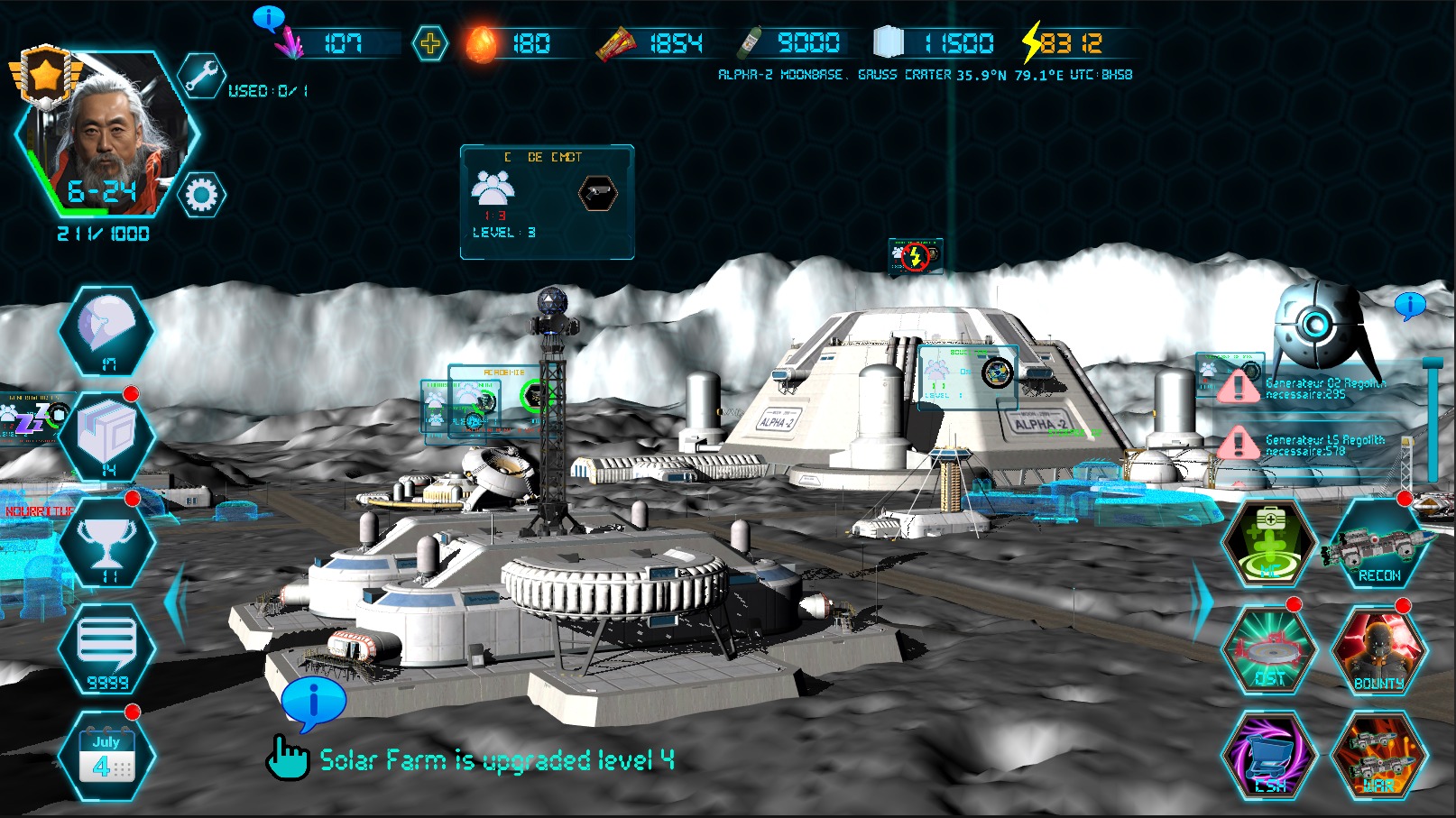Open the BOUNTY menu
The width and height of the screenshot is (1456, 818).
tap(1378, 649)
